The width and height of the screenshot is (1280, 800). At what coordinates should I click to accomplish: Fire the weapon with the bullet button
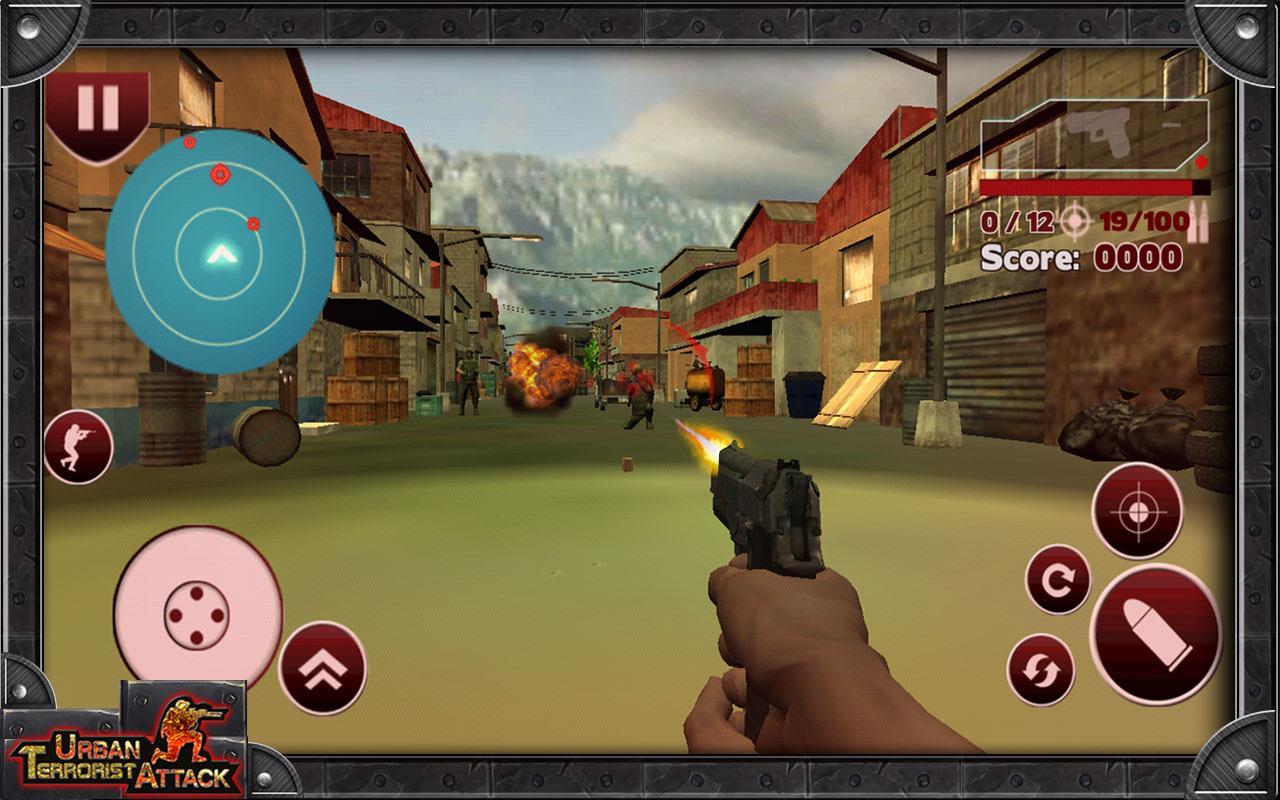[x=1155, y=634]
